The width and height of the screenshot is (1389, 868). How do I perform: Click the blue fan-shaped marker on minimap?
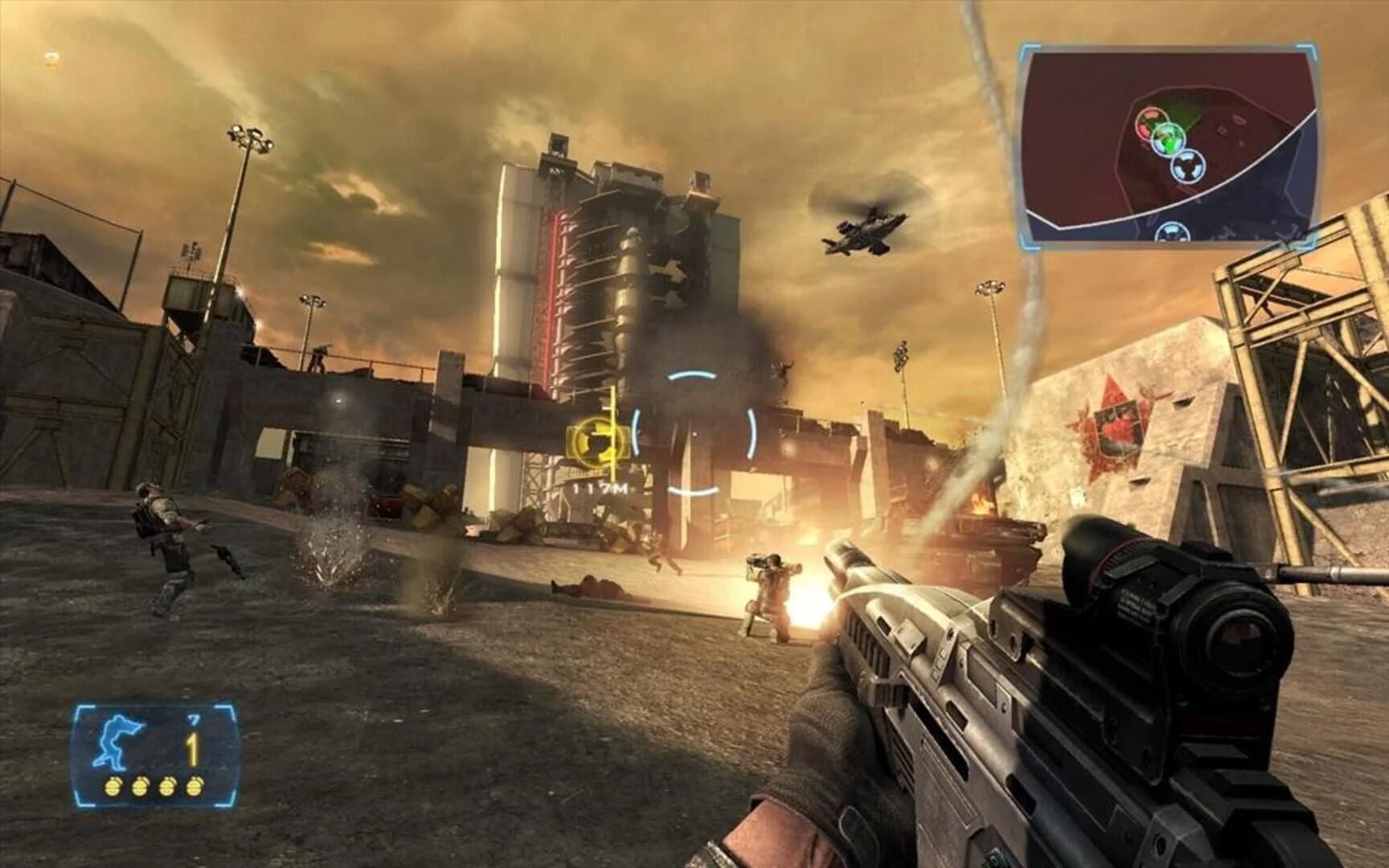tap(1188, 168)
